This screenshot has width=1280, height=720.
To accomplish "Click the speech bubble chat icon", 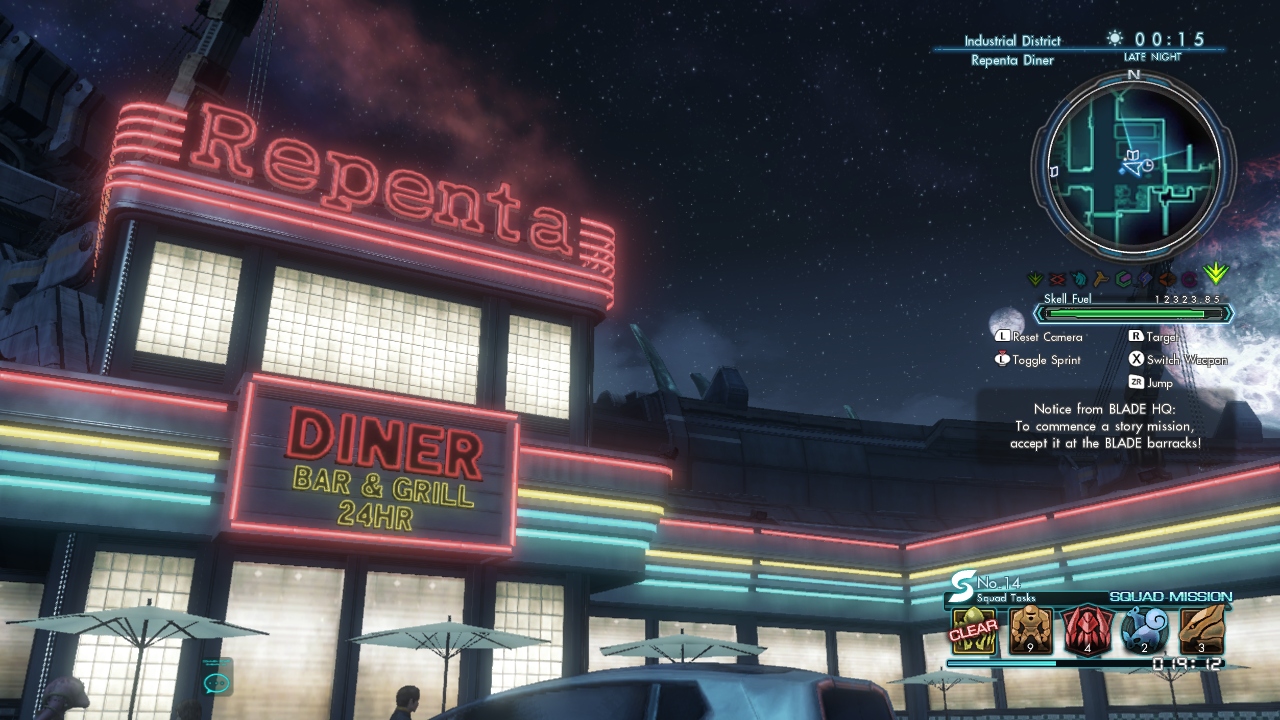I will pos(216,683).
